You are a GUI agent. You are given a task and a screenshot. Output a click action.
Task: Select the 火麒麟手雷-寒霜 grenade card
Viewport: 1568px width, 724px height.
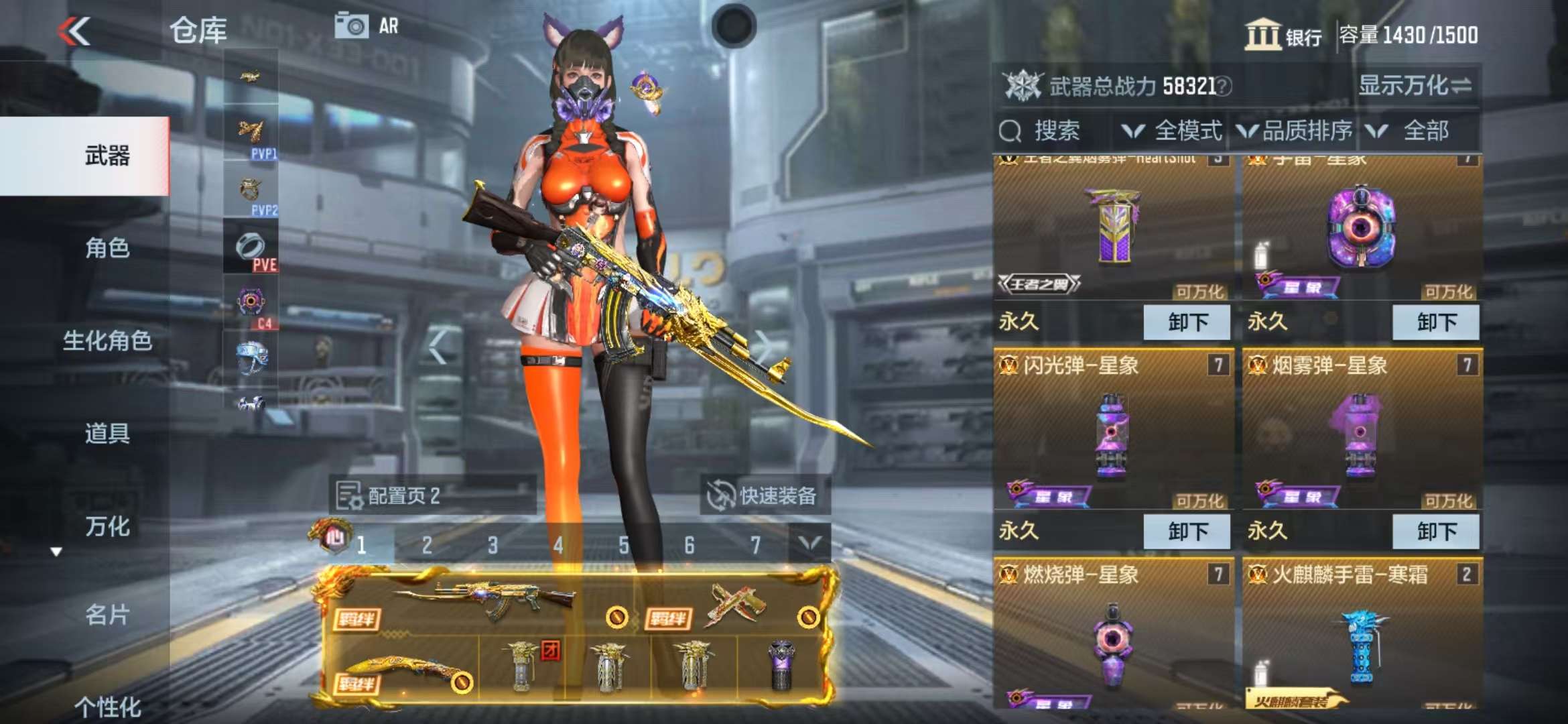1362,637
